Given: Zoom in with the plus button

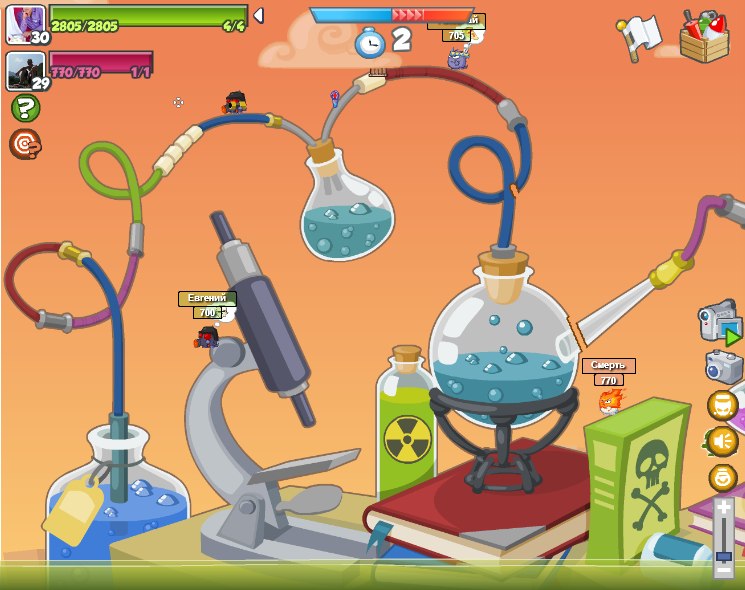Looking at the screenshot, I should (723, 508).
